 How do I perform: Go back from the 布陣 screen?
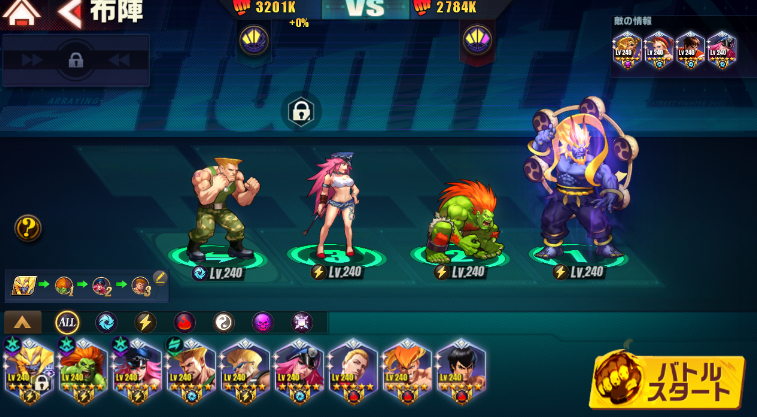pyautogui.click(x=70, y=13)
